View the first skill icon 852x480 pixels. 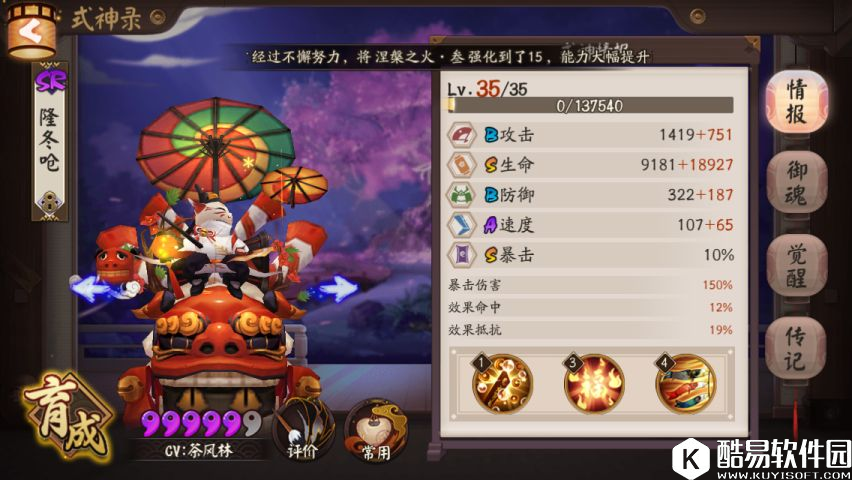503,384
